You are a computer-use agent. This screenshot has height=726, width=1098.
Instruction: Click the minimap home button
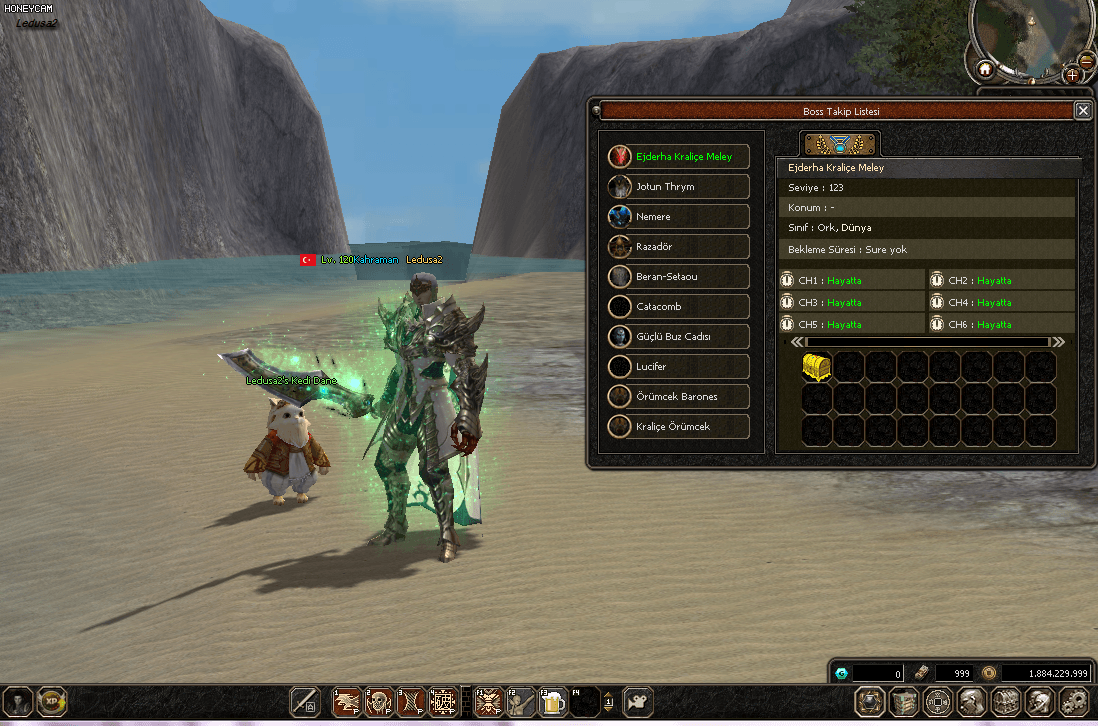point(985,70)
